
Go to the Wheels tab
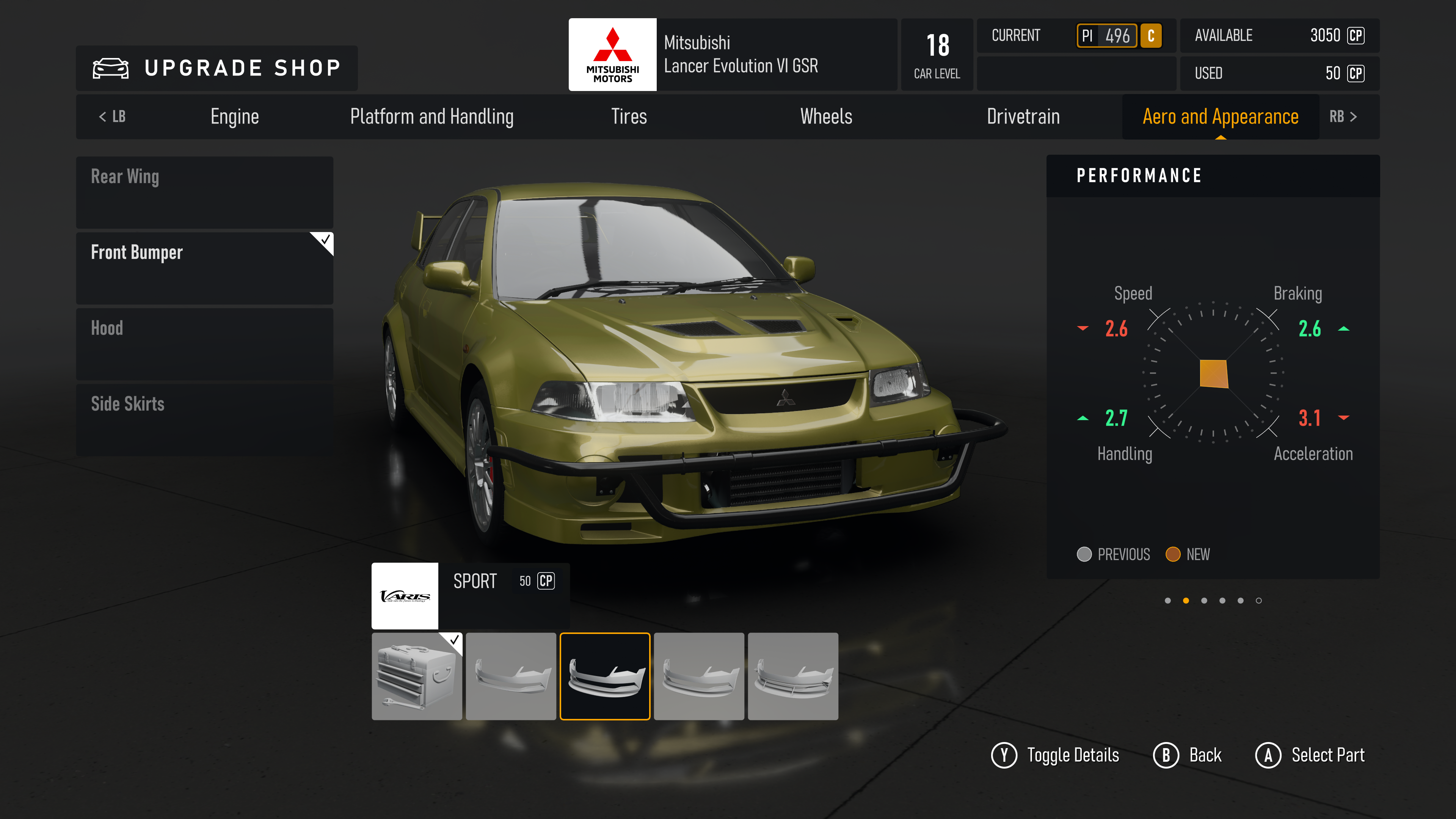point(826,116)
